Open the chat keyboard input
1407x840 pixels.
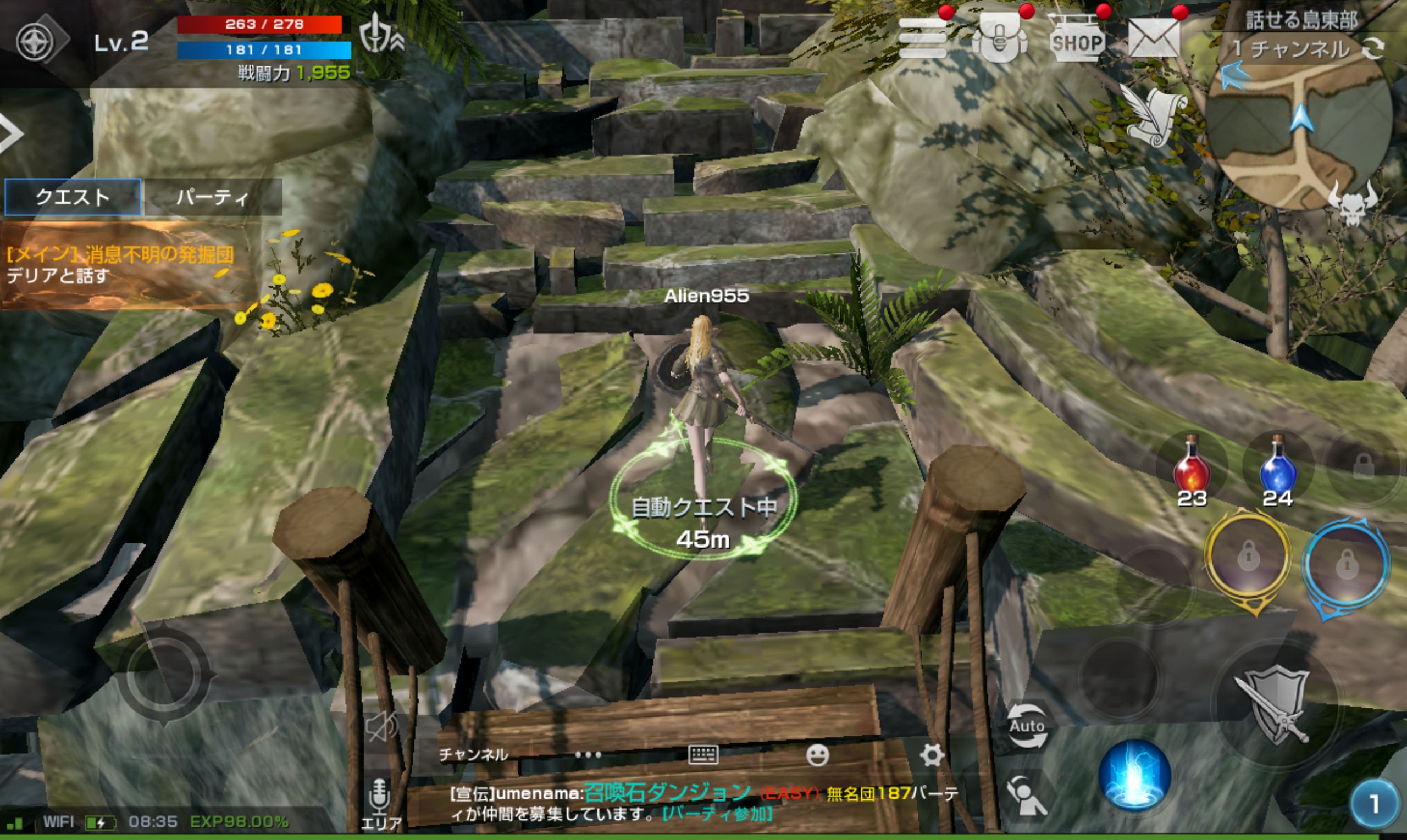click(x=703, y=754)
